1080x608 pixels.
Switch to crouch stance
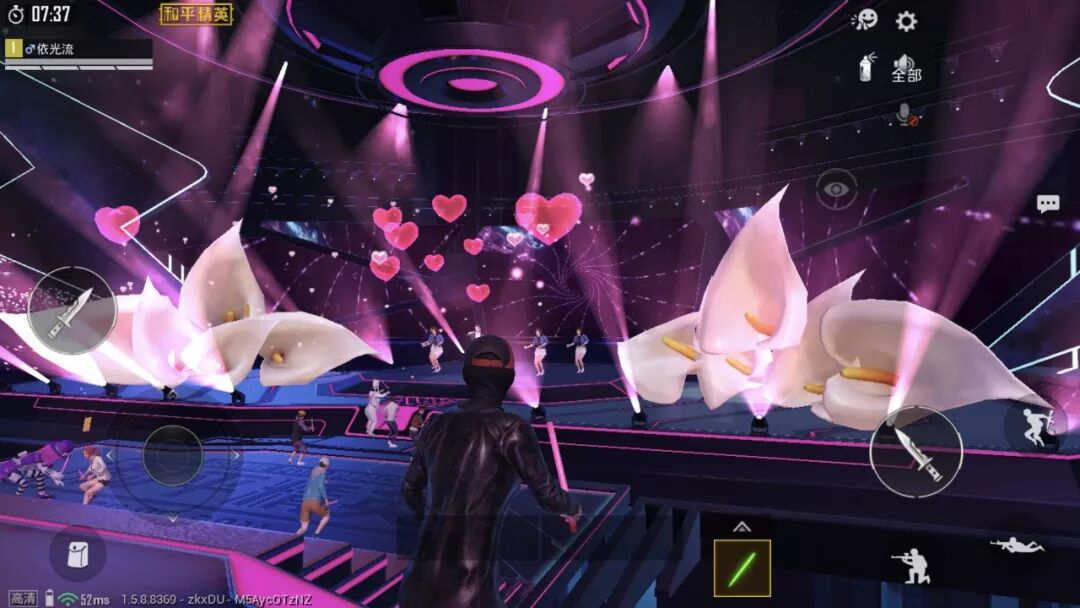(x=910, y=565)
